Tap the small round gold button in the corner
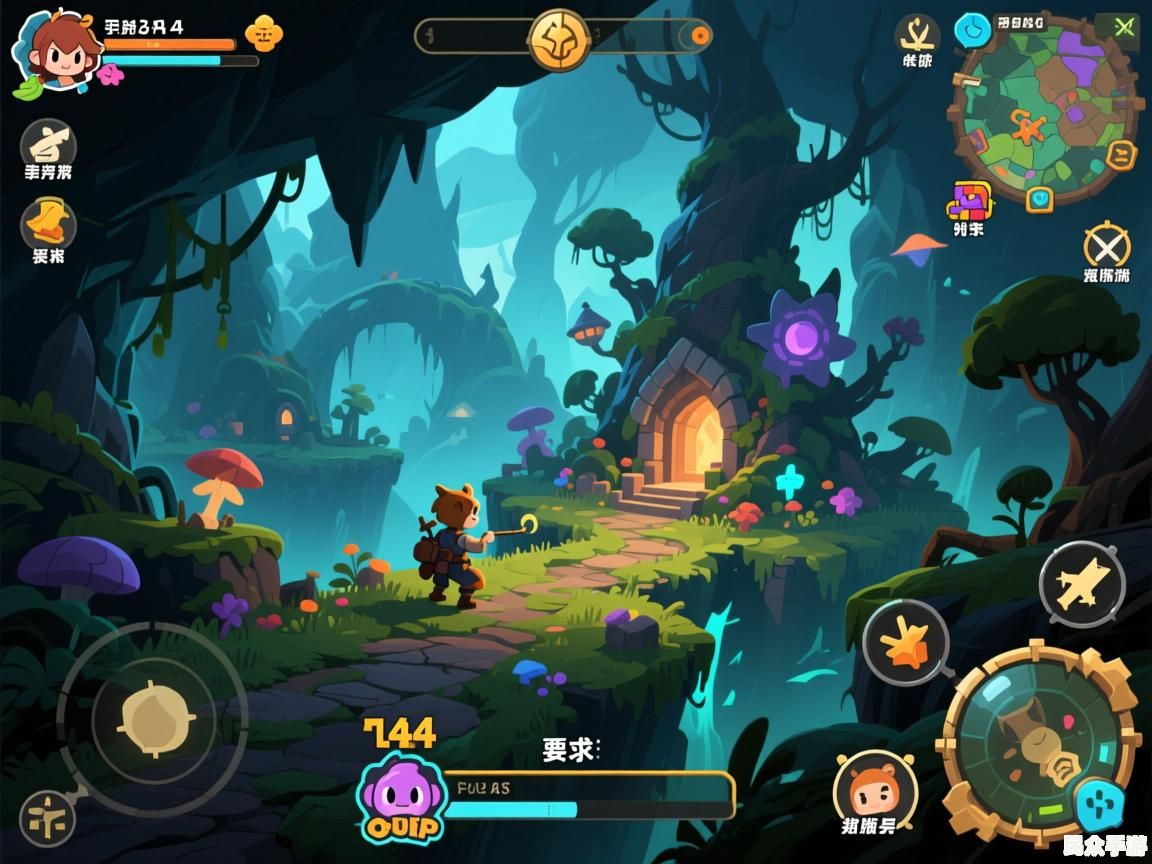 47,818
